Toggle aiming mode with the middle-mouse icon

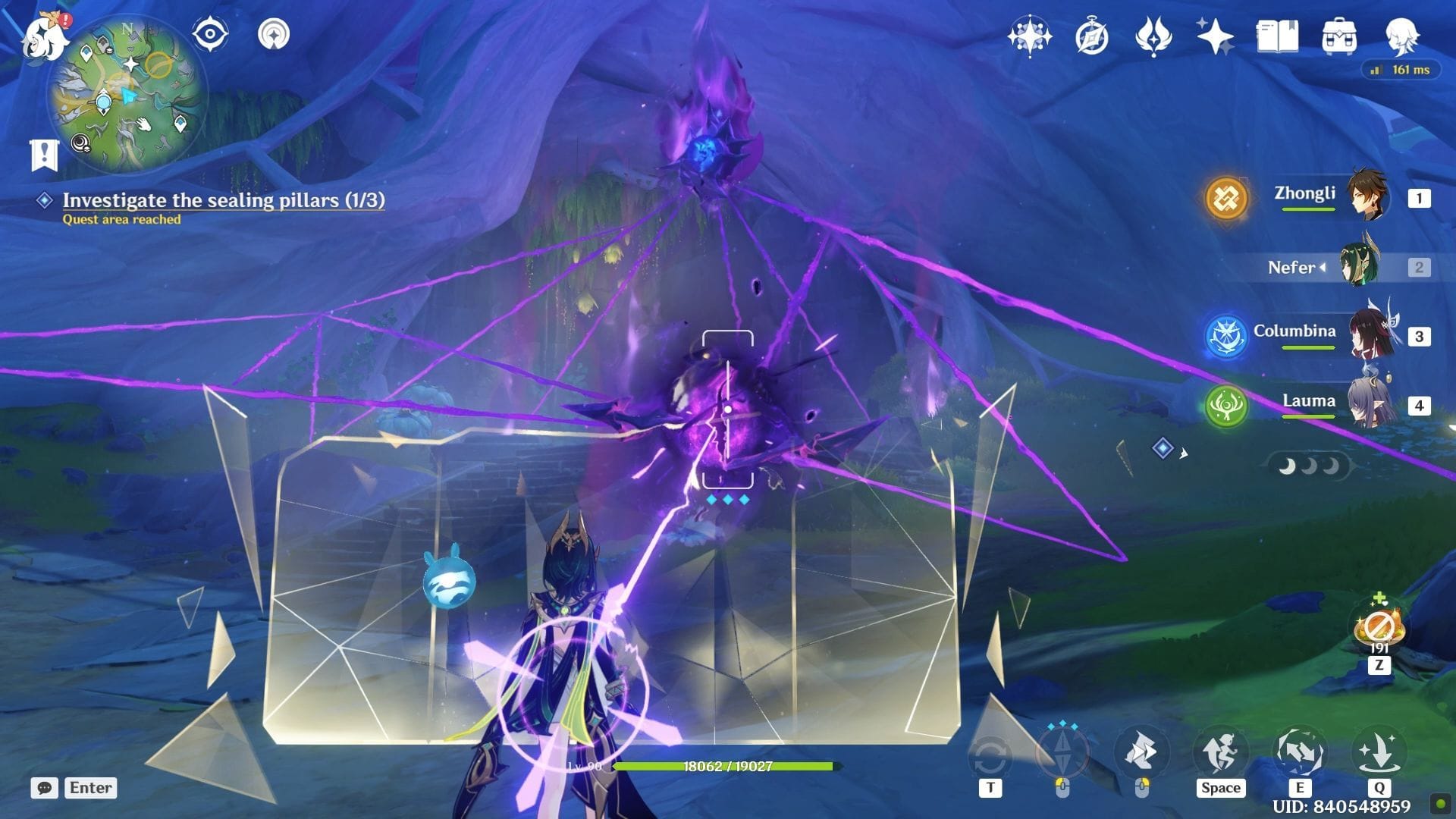tap(1063, 751)
